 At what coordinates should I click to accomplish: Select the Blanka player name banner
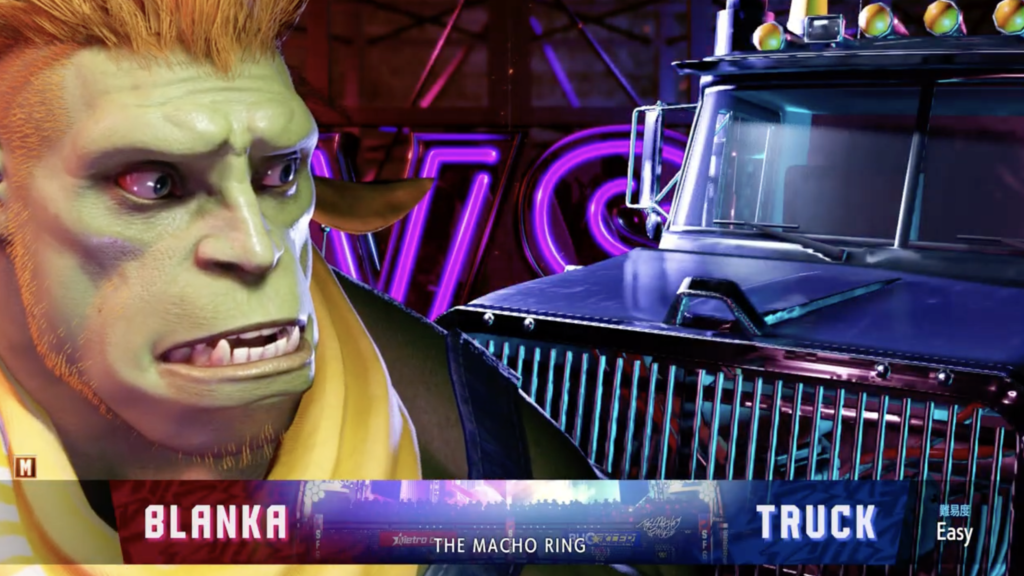tap(215, 522)
